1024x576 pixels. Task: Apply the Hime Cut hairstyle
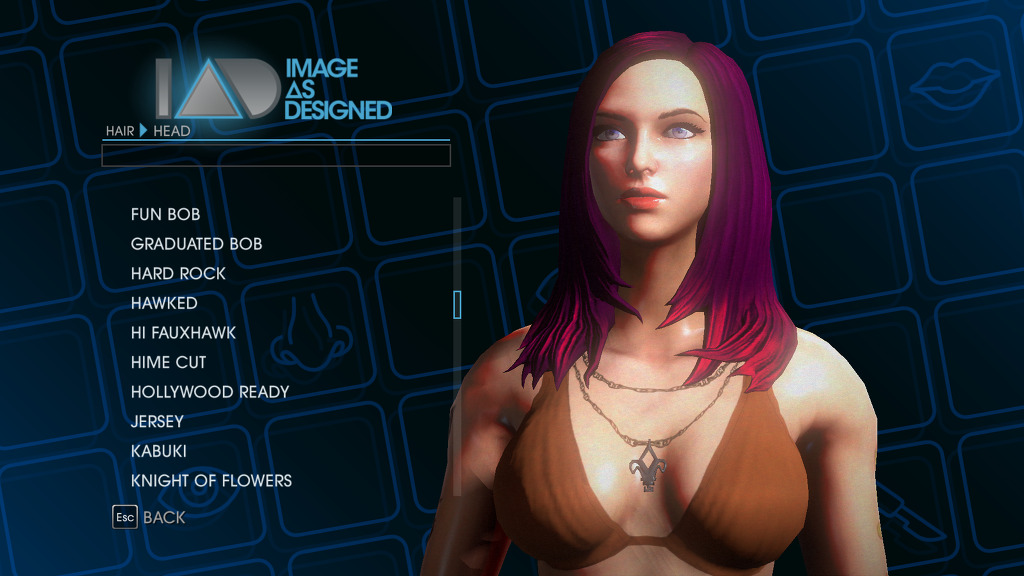click(x=168, y=362)
